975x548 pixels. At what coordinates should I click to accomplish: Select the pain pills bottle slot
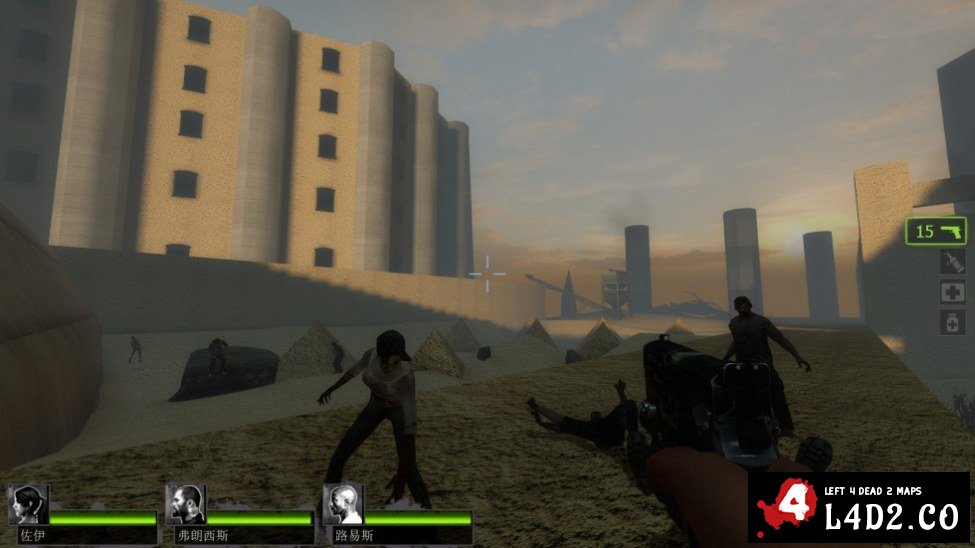pyautogui.click(x=952, y=322)
